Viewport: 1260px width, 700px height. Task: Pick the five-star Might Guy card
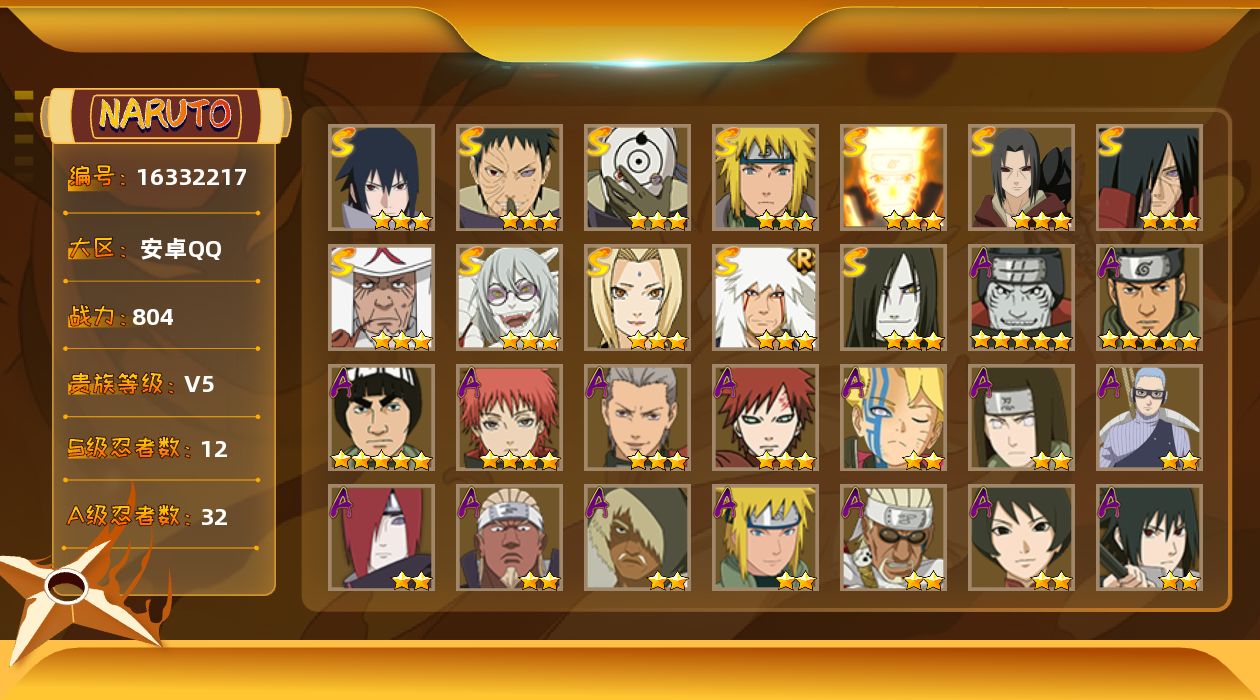(x=381, y=417)
